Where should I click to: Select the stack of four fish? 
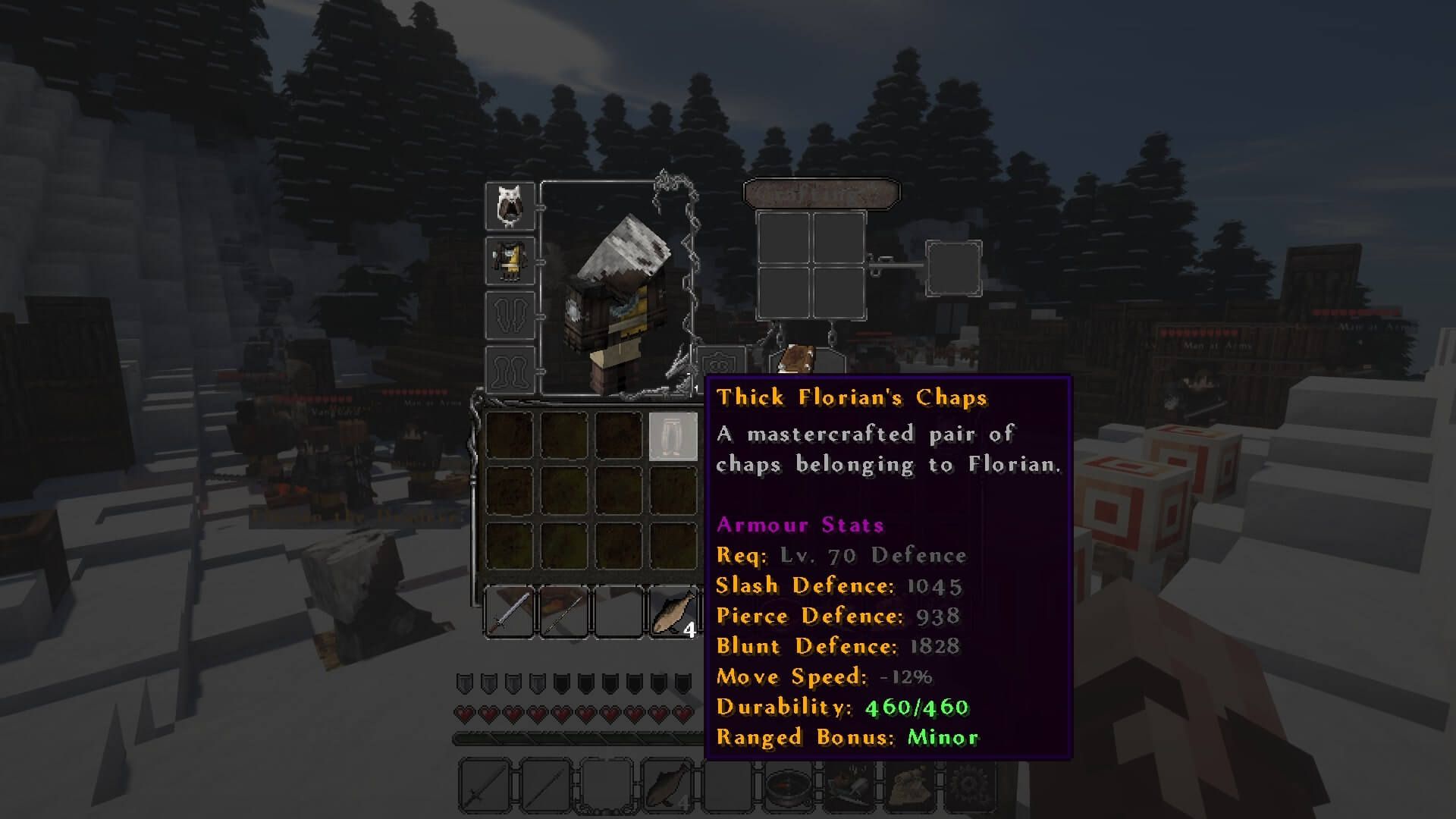coord(673,612)
